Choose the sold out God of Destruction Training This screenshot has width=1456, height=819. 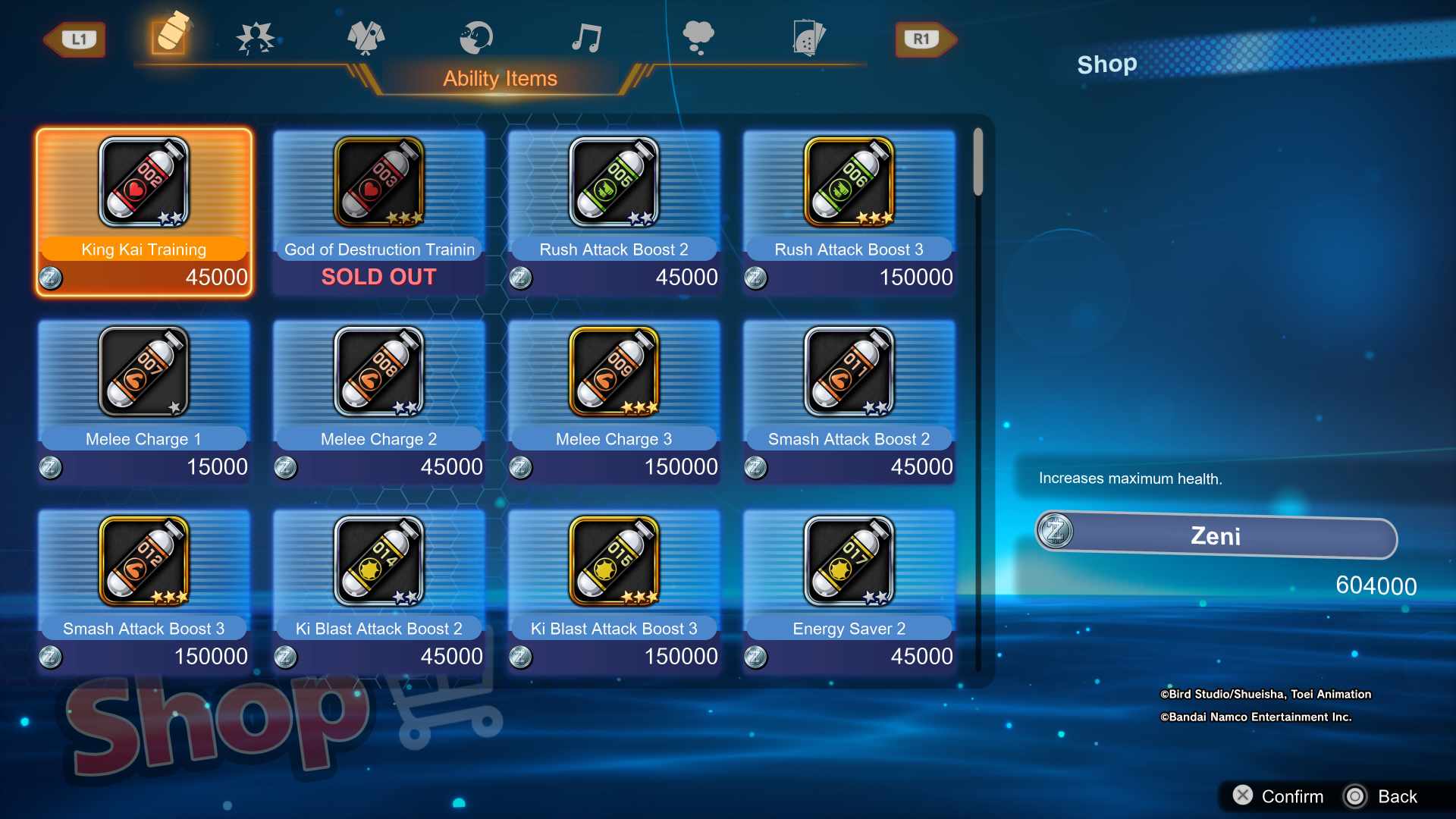click(x=379, y=212)
